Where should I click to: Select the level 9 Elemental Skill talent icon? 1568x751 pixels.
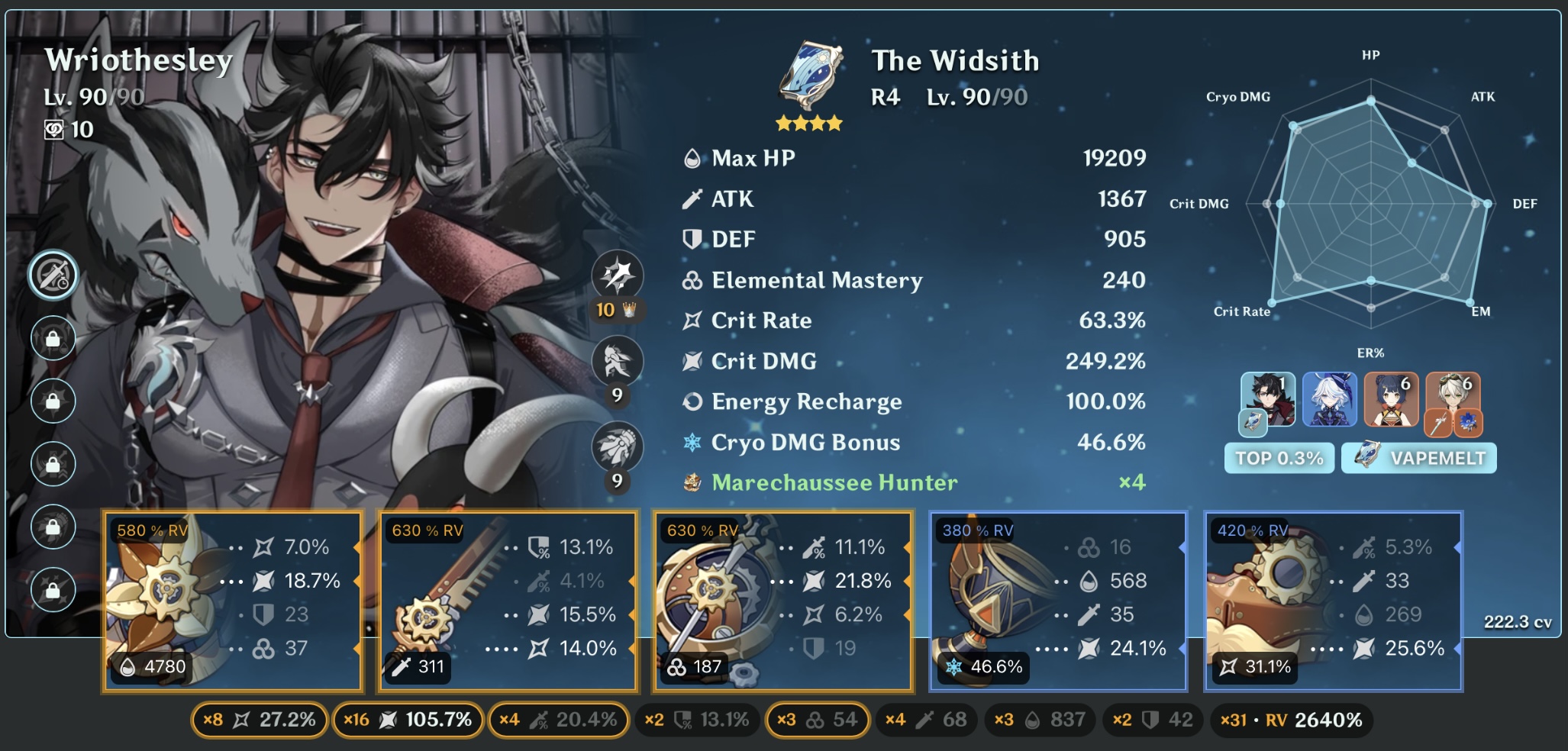(617, 361)
